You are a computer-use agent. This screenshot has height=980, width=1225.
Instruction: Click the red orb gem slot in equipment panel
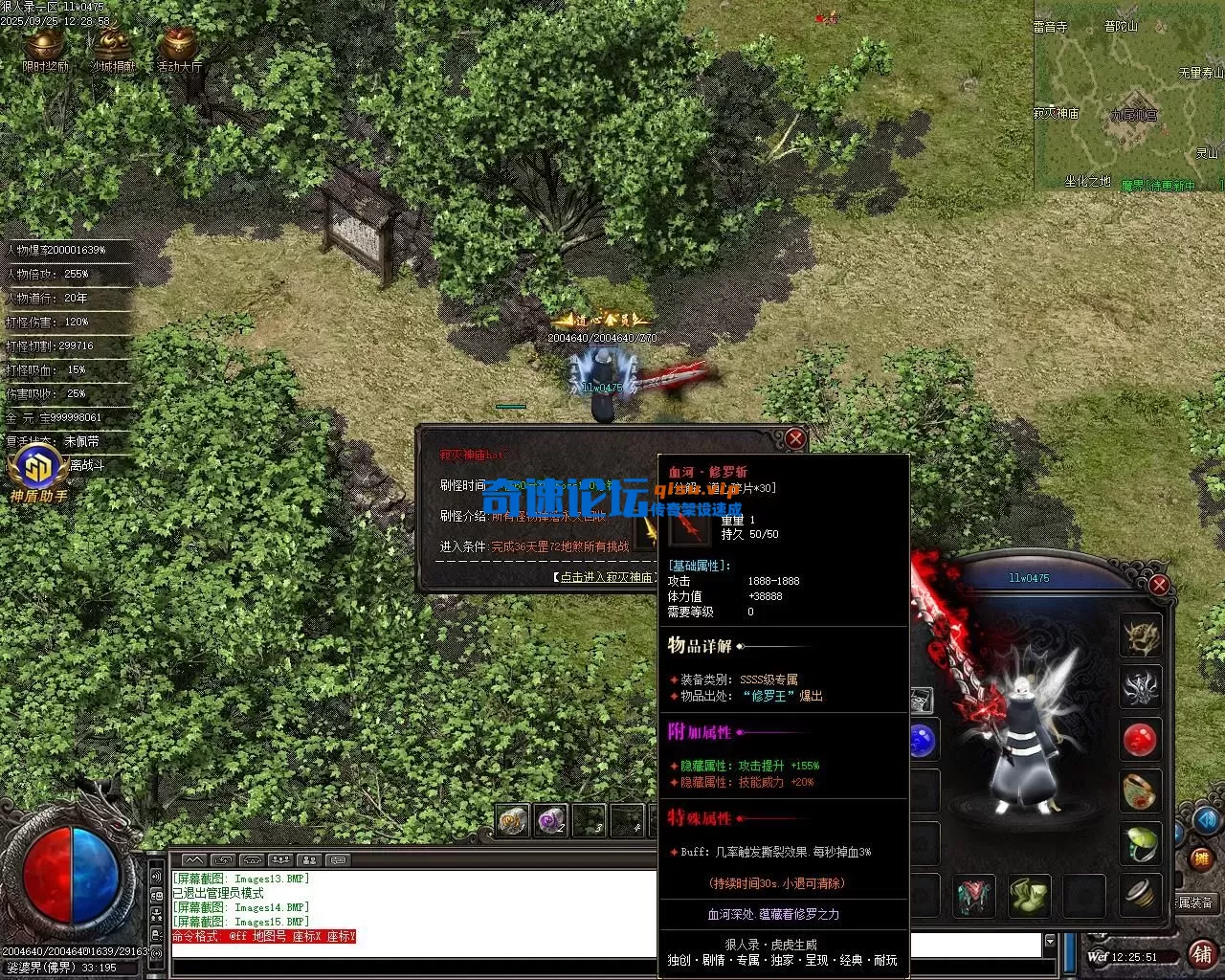click(1140, 741)
